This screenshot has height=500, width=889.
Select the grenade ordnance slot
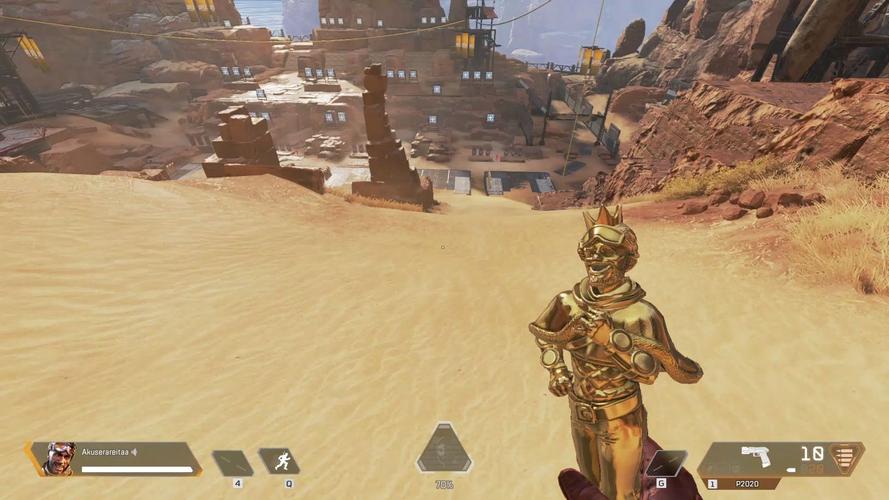tap(665, 463)
